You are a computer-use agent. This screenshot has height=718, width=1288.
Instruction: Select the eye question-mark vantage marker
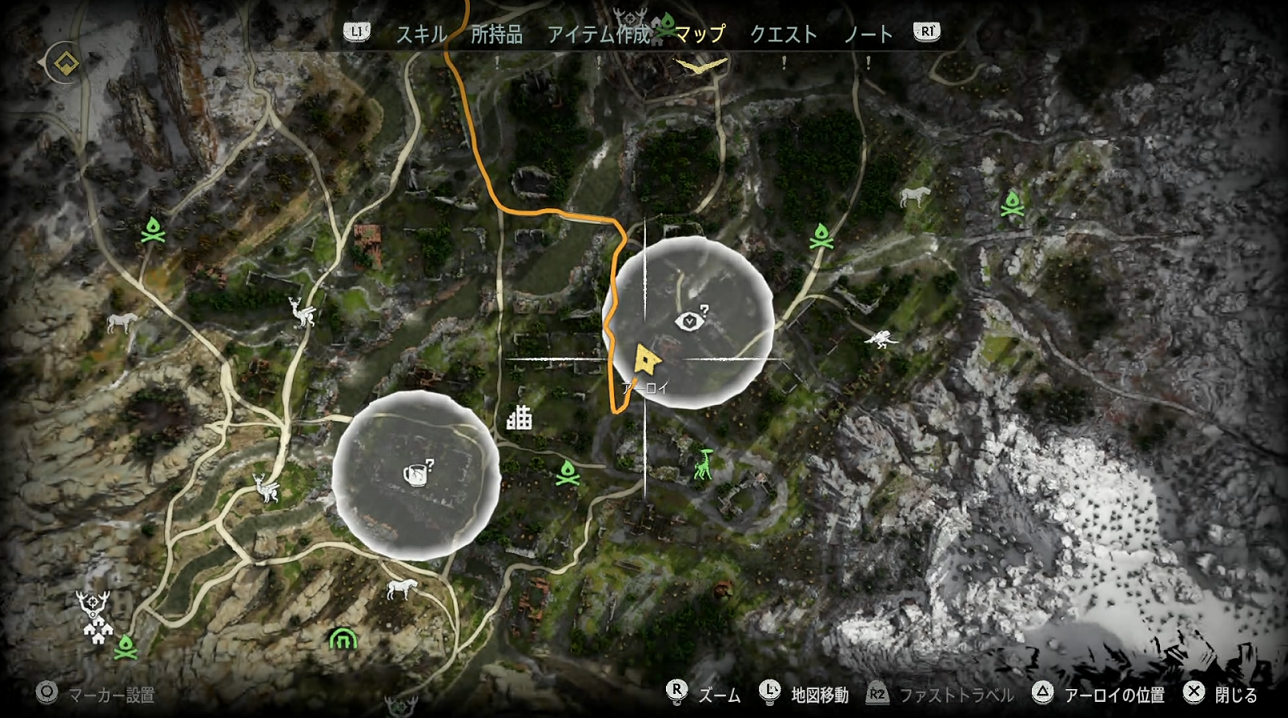tap(691, 321)
